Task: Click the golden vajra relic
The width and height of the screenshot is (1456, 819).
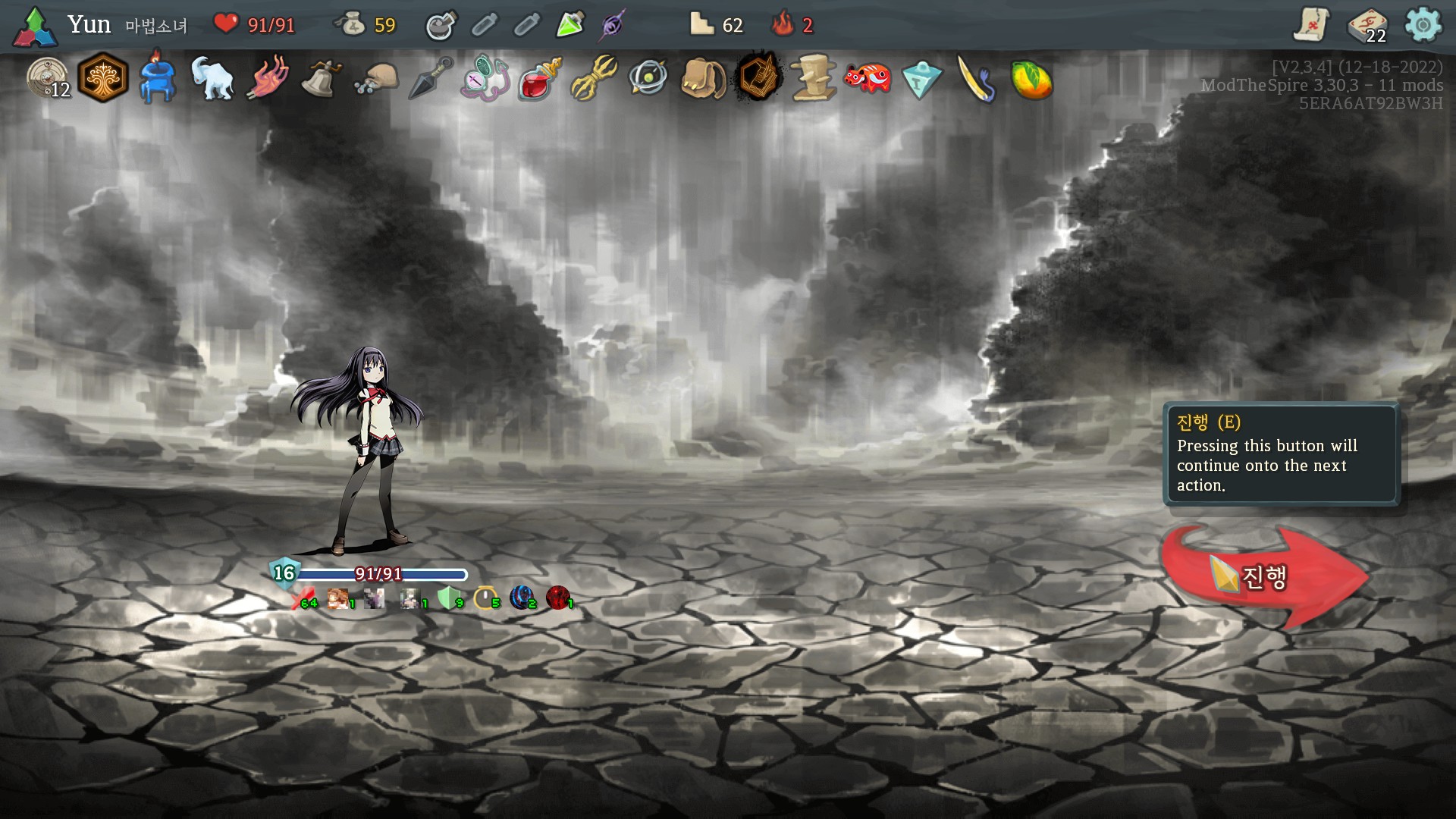Action: tap(594, 78)
